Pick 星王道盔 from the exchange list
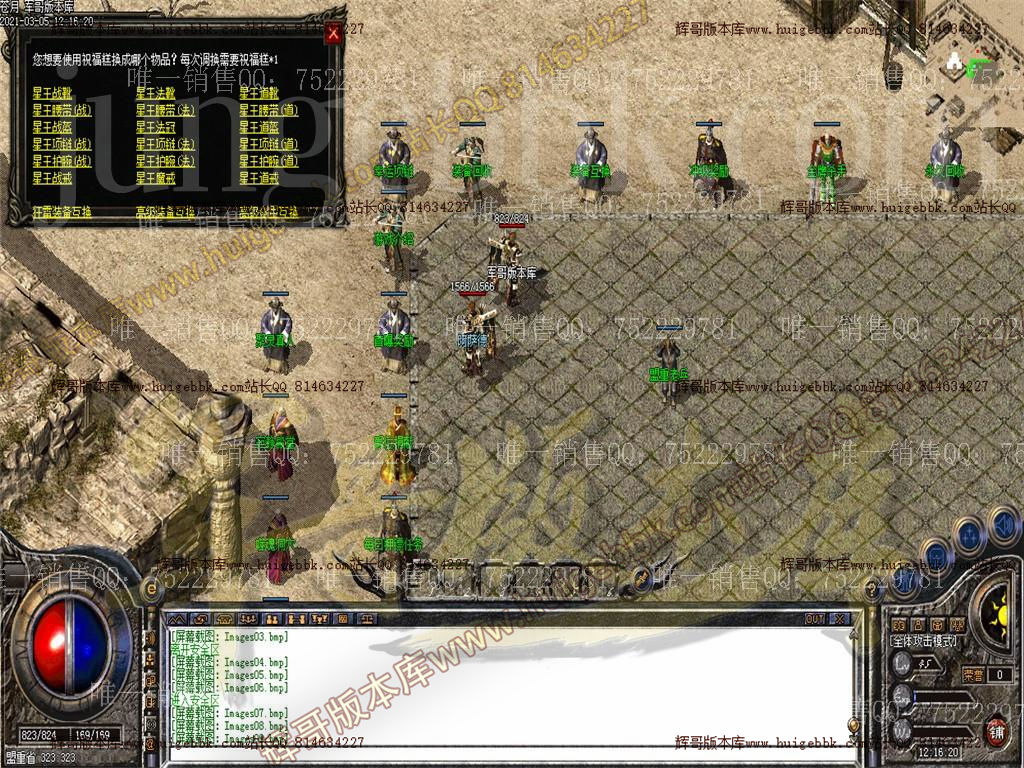The height and width of the screenshot is (768, 1024). [259, 127]
